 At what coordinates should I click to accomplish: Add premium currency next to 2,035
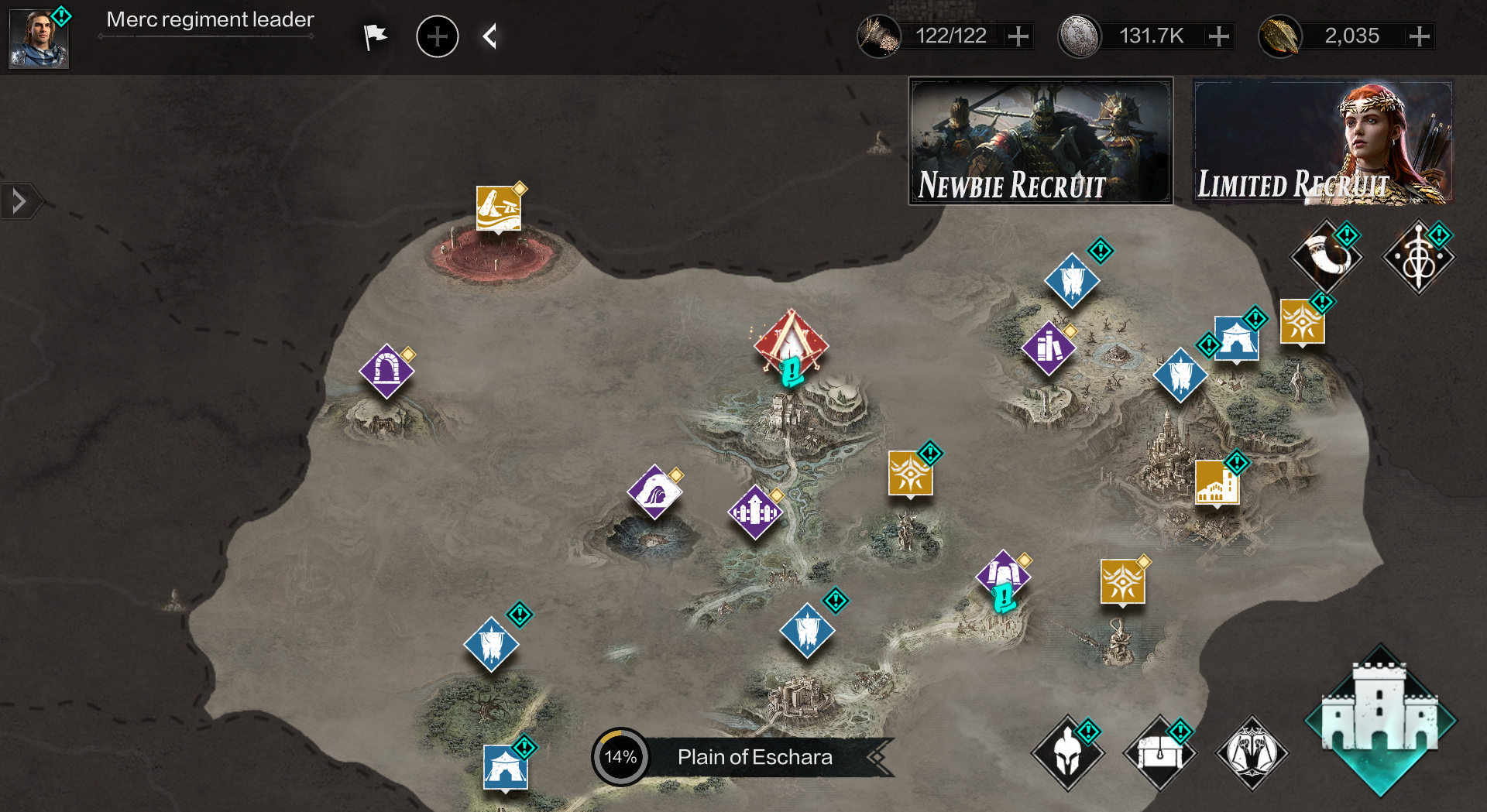pyautogui.click(x=1420, y=36)
